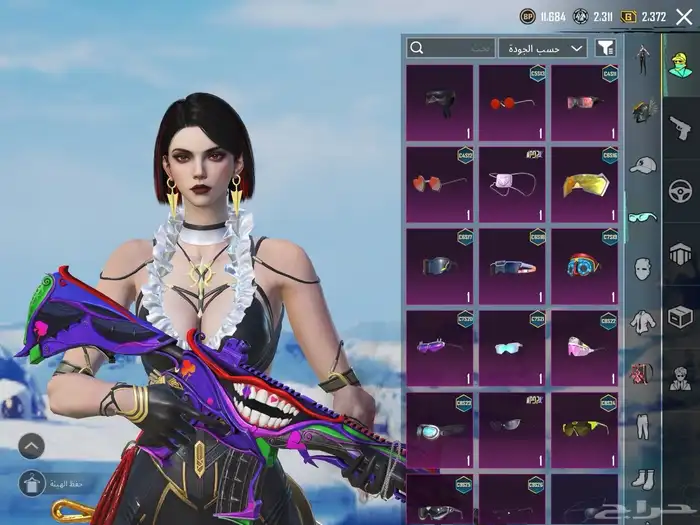Open the steering wheel vehicle skins section
This screenshot has height=525, width=700.
[x=680, y=190]
